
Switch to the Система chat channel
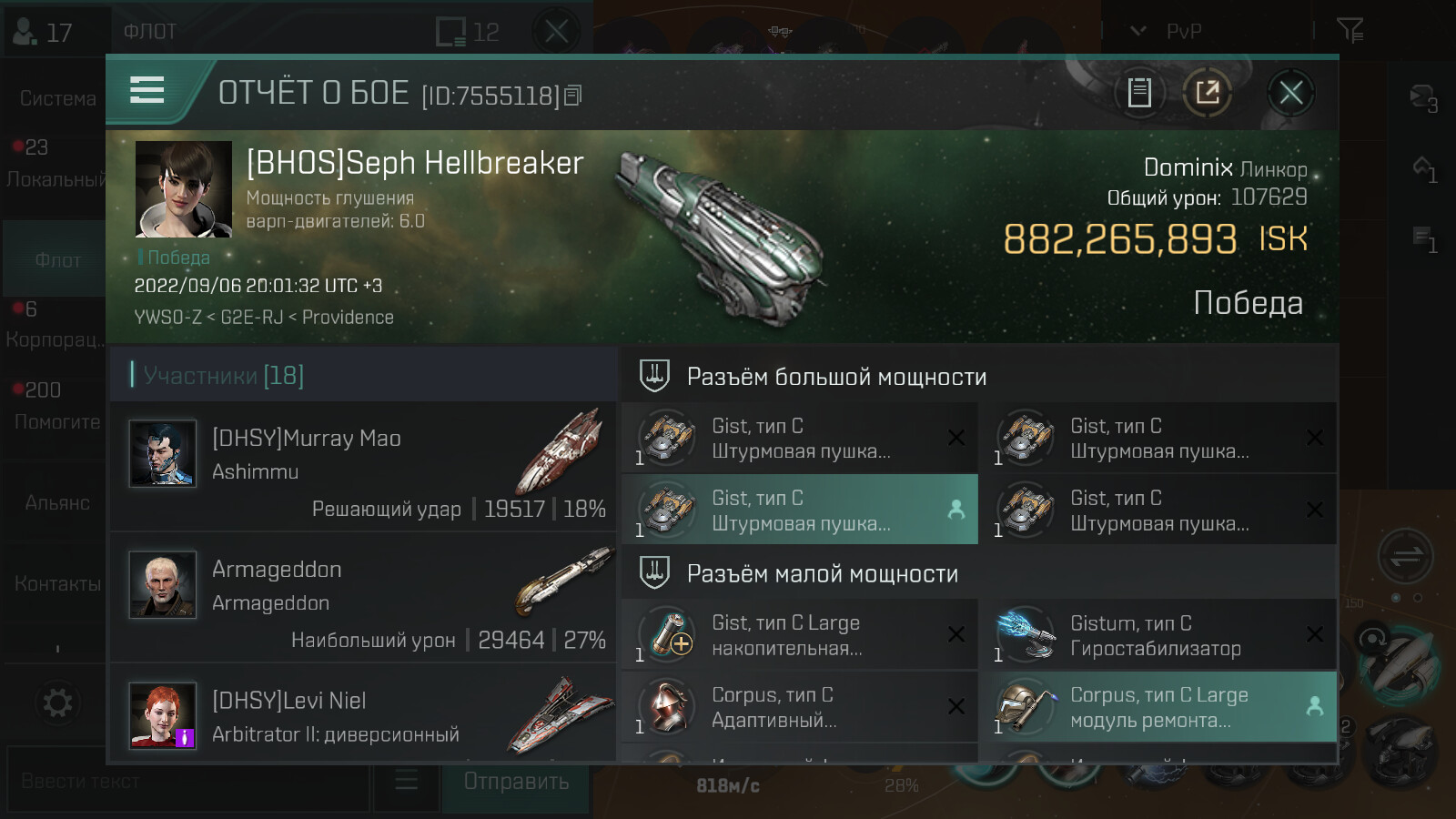(x=56, y=98)
